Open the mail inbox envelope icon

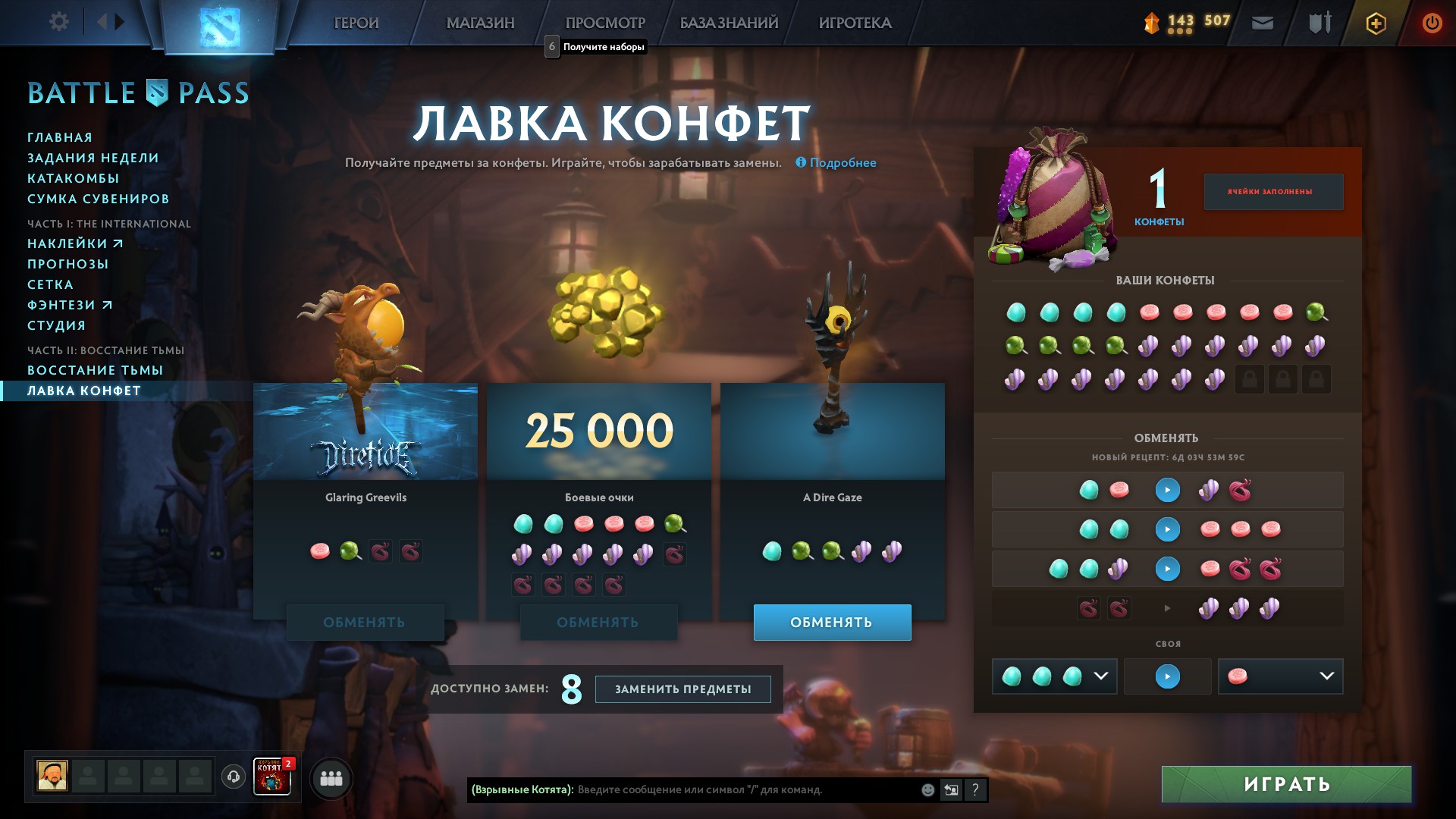[1261, 23]
